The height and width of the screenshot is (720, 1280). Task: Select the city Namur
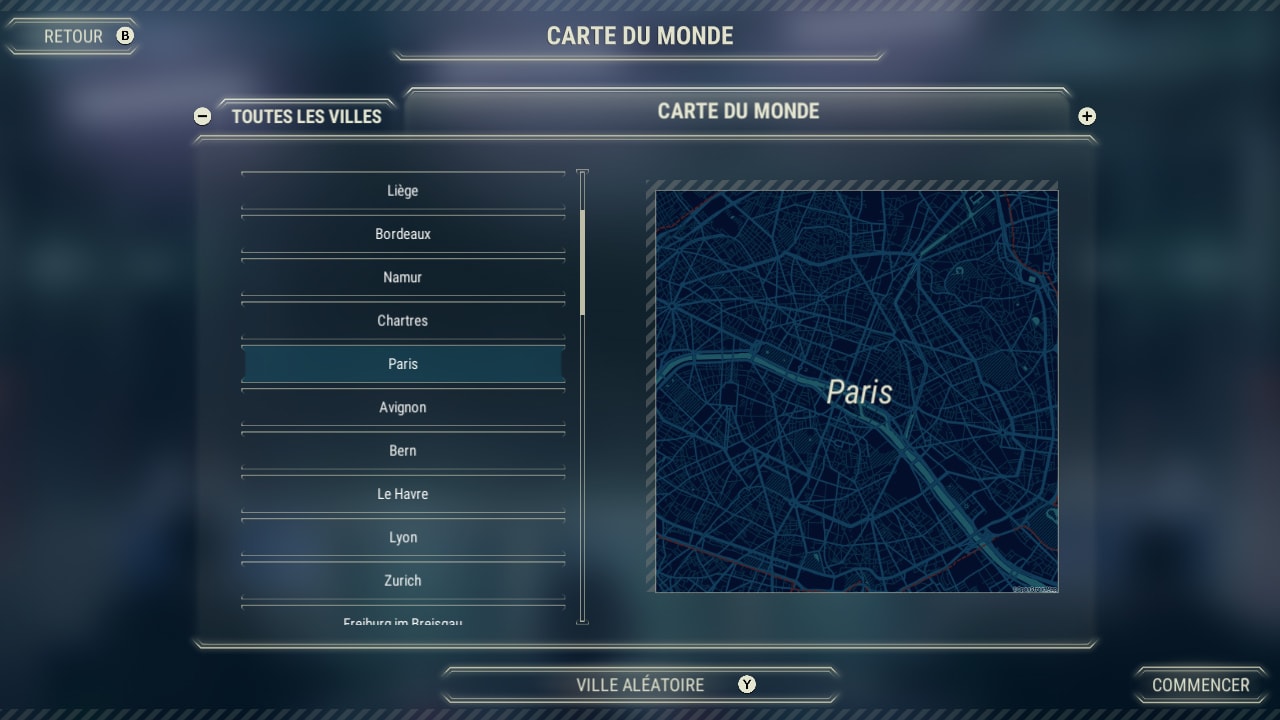402,277
